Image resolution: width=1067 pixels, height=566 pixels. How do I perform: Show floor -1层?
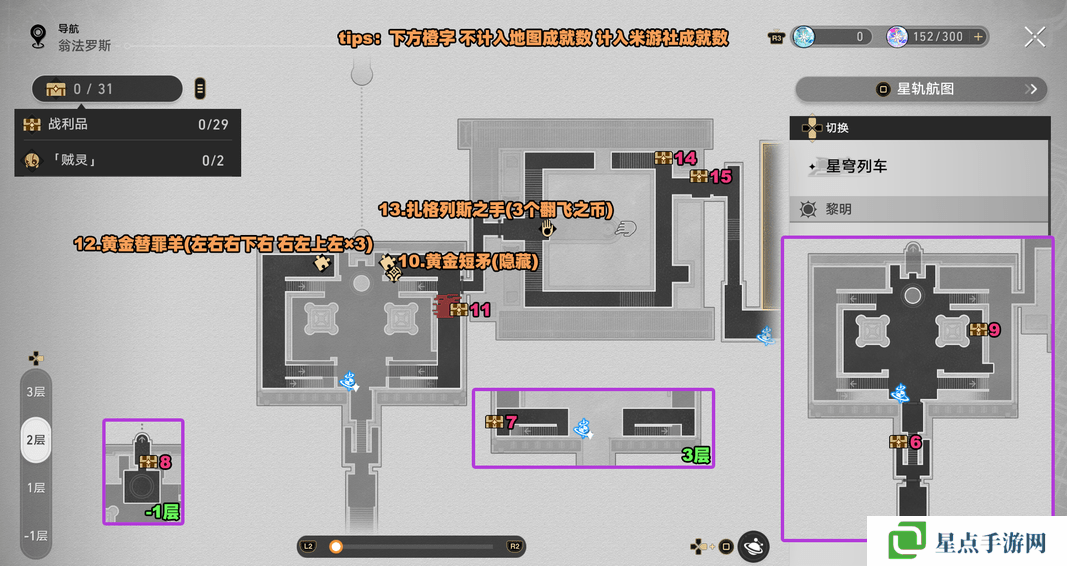pyautogui.click(x=36, y=535)
